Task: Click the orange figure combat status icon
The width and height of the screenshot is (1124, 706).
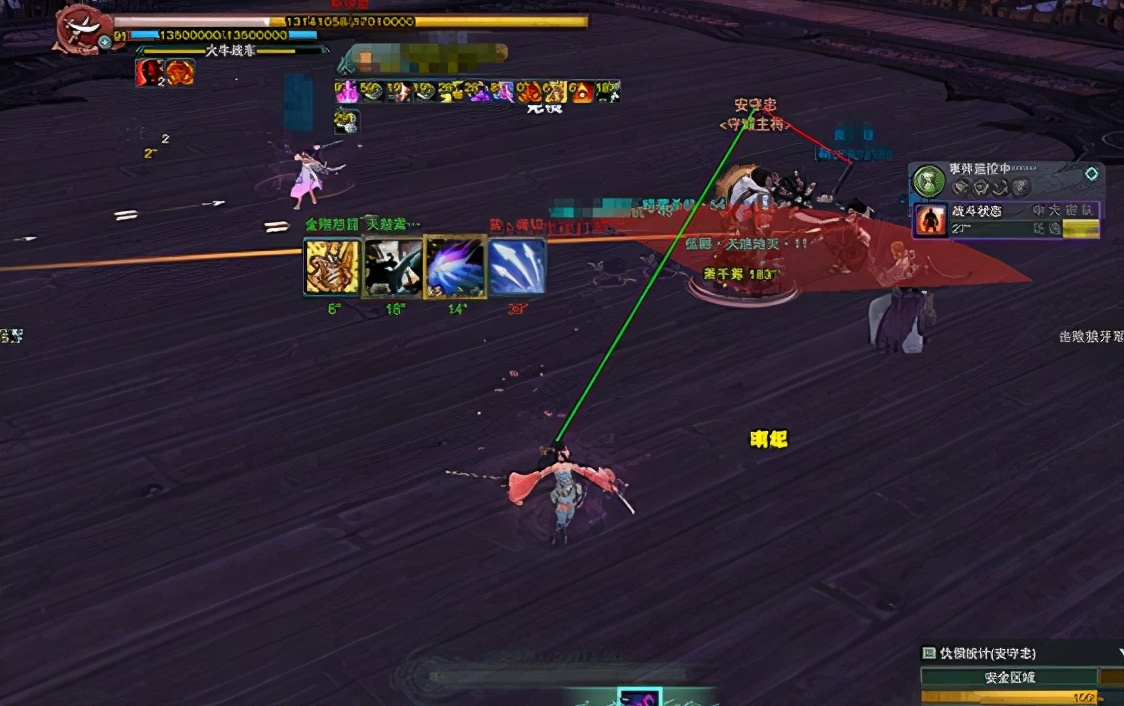Action: (930, 219)
